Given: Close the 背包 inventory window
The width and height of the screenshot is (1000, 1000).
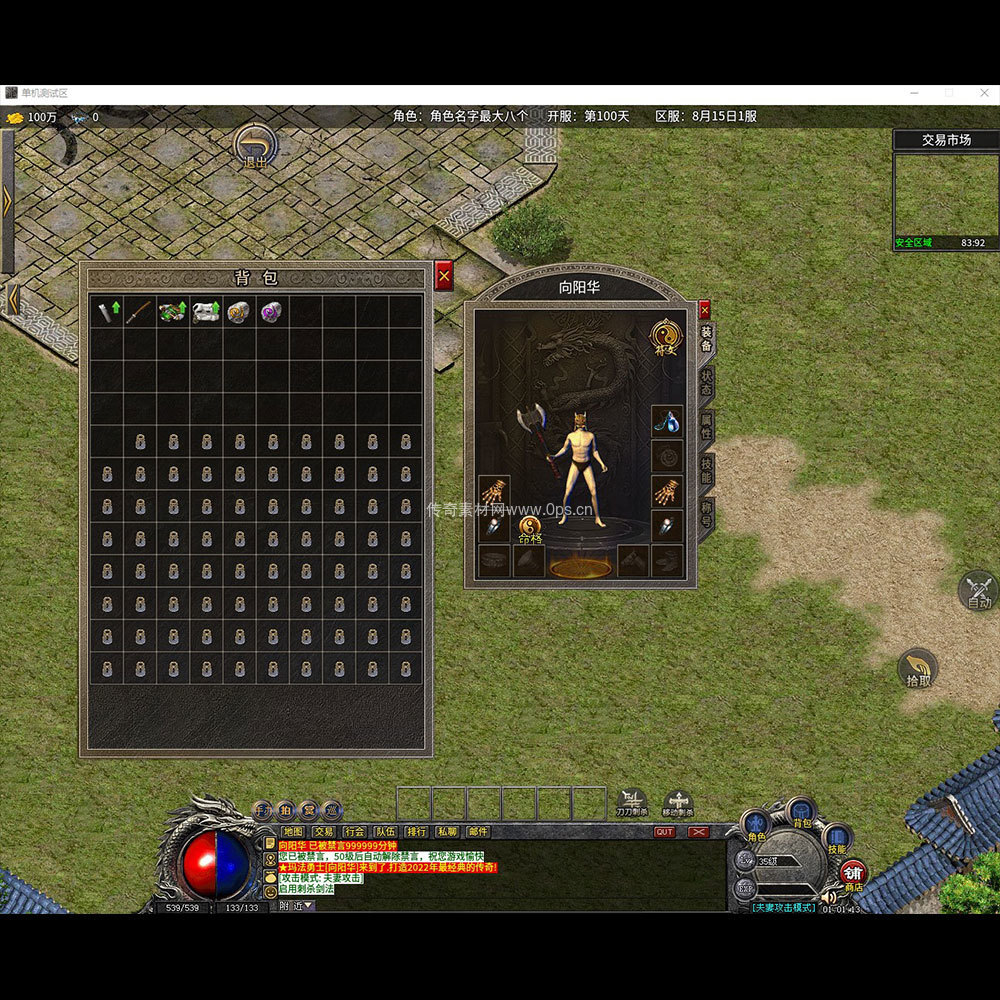Looking at the screenshot, I should 444,276.
